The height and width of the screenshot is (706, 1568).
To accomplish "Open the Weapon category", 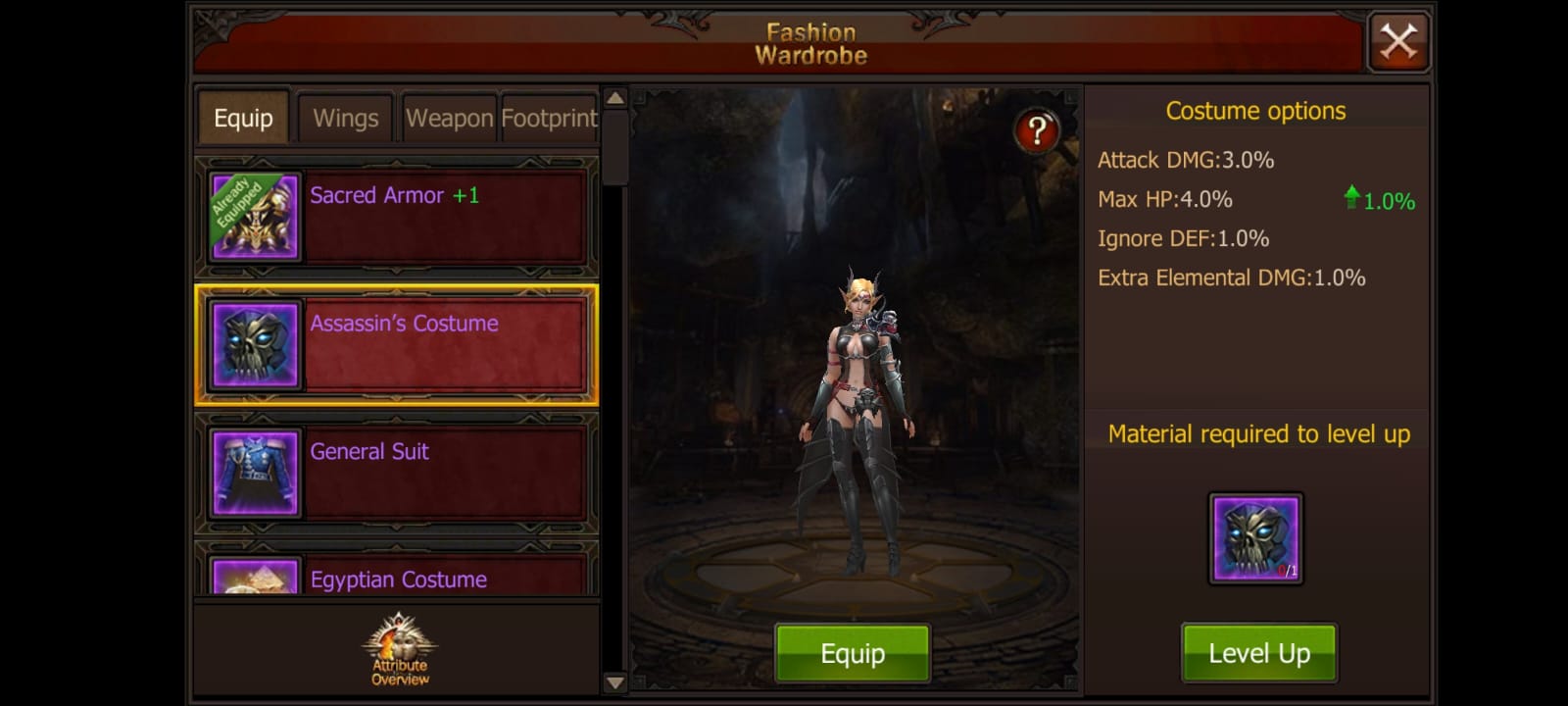I will click(449, 118).
